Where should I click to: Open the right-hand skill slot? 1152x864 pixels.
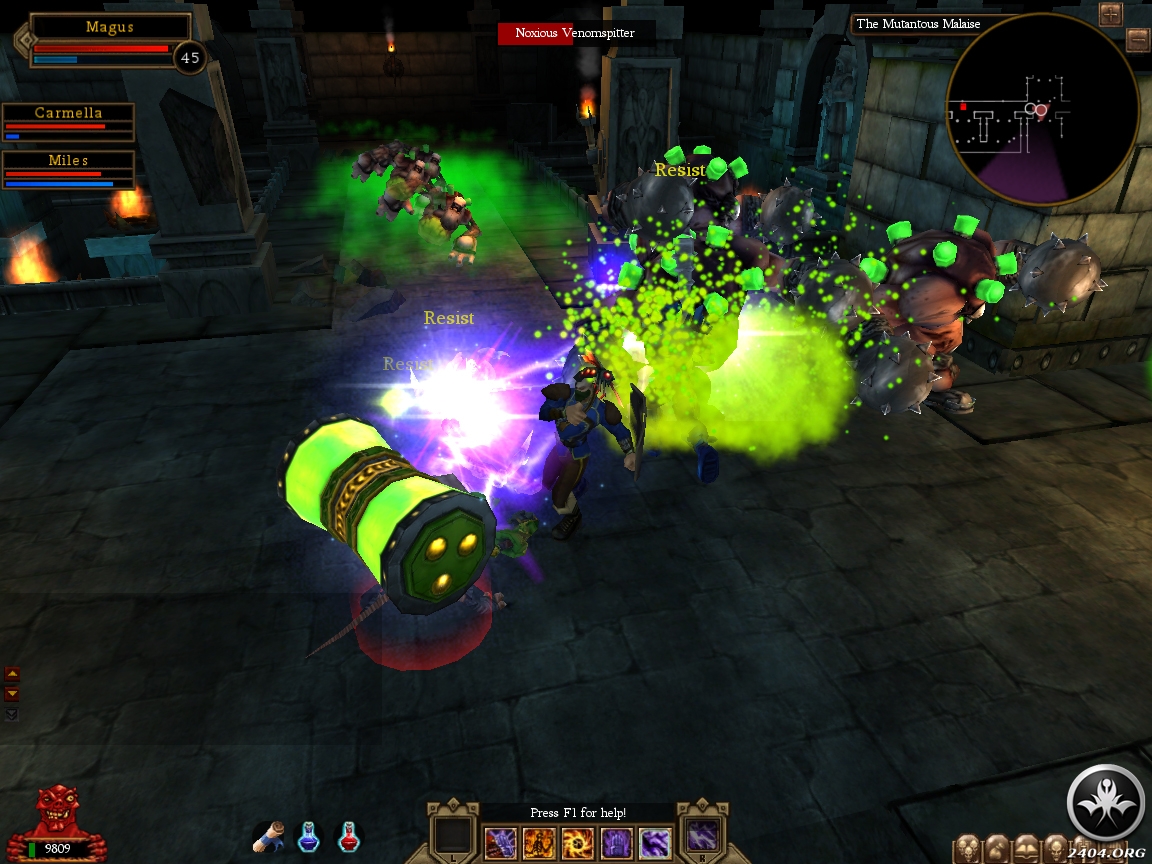click(x=703, y=835)
